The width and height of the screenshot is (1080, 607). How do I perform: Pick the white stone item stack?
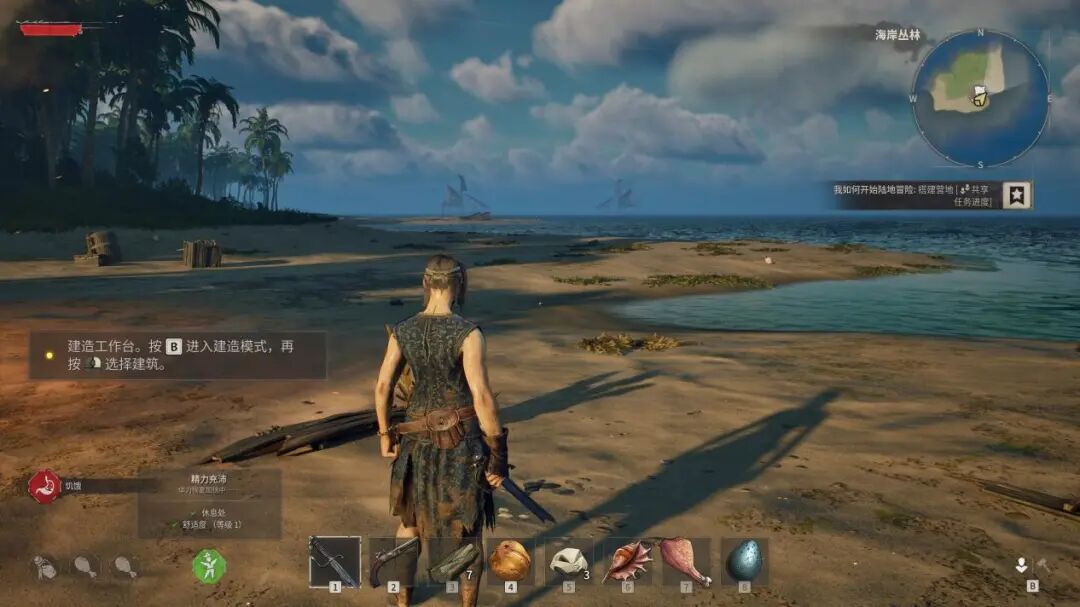[x=569, y=561]
